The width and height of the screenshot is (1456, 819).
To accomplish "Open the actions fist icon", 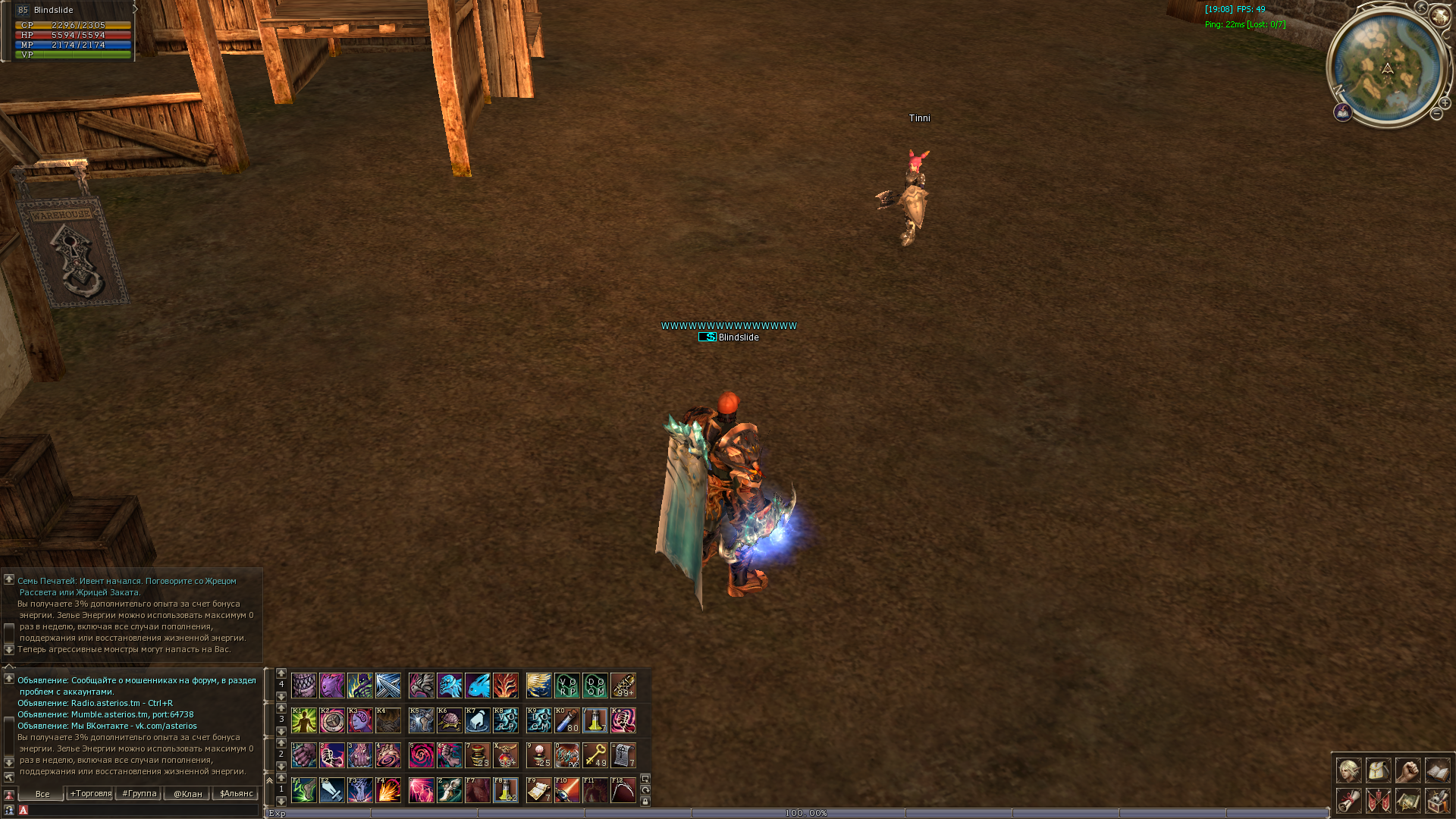I will point(1407,770).
